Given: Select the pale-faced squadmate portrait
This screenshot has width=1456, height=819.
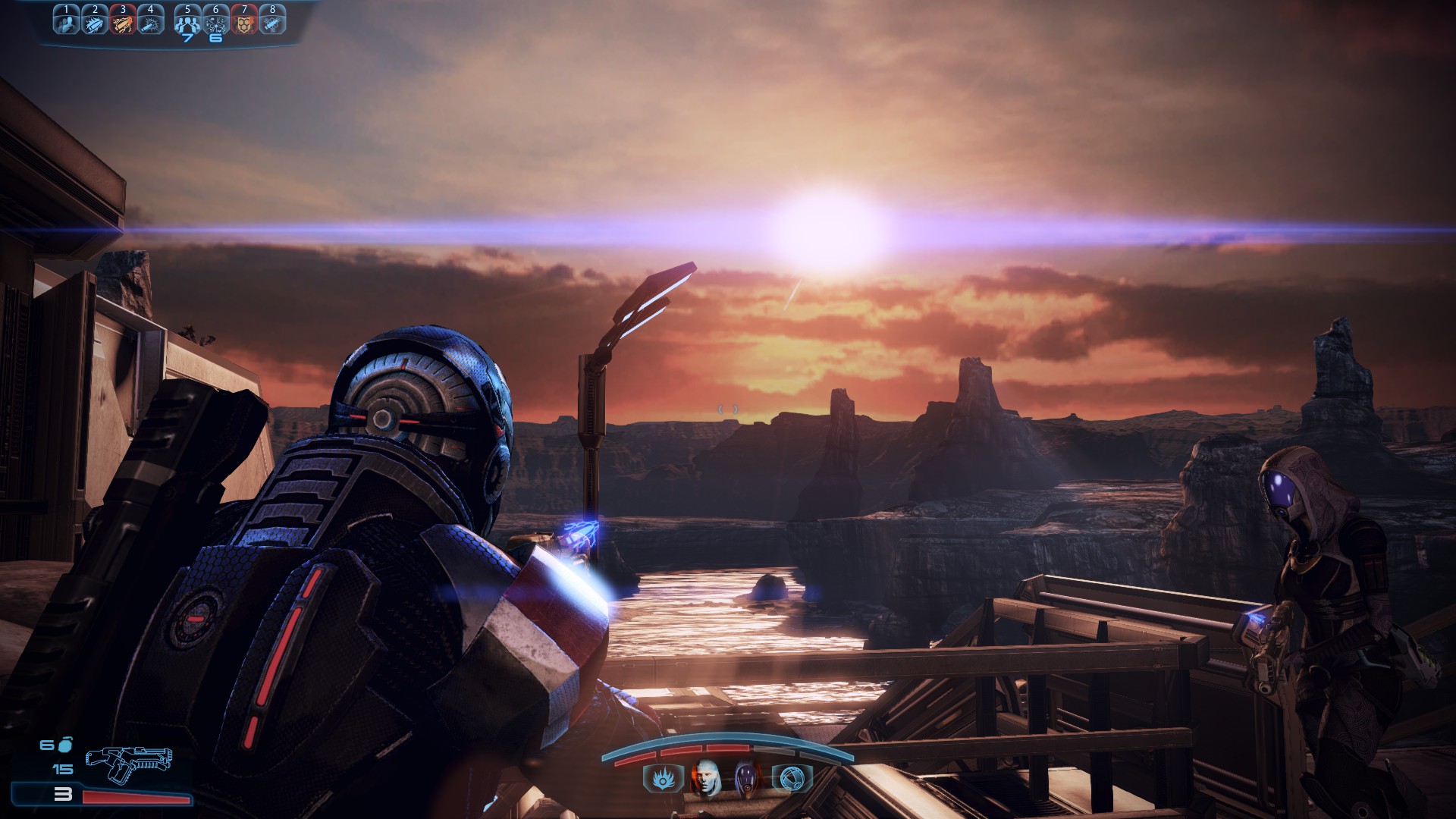Looking at the screenshot, I should [x=705, y=778].
